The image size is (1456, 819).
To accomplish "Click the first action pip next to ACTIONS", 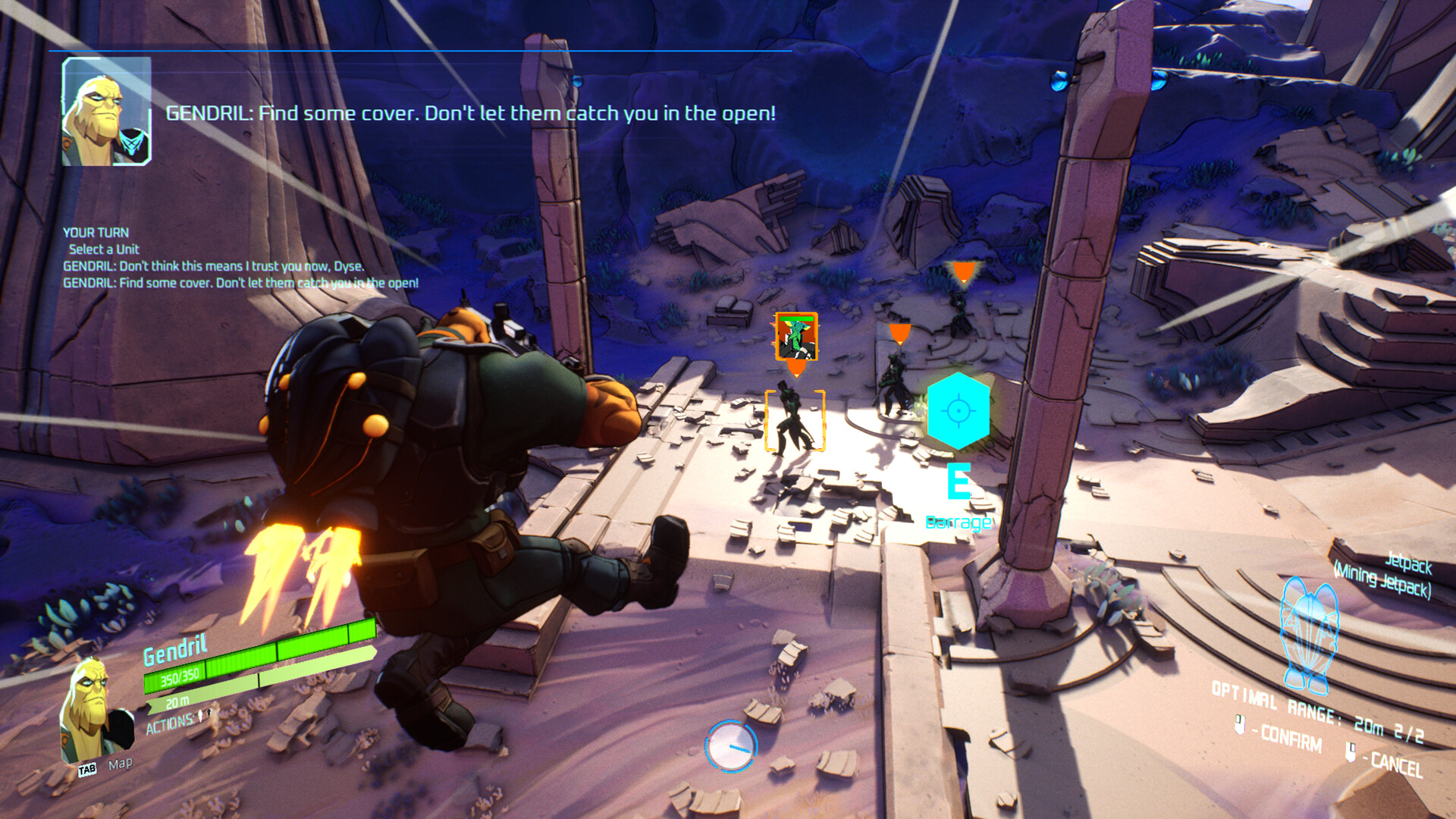I will pos(199,716).
